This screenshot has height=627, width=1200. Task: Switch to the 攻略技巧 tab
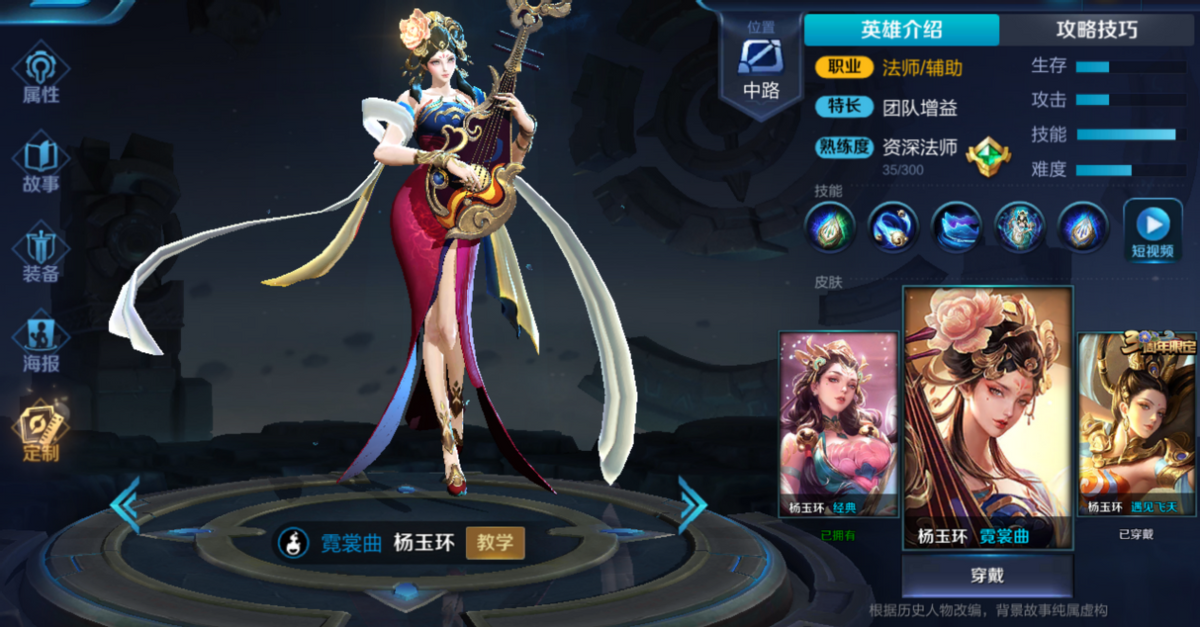click(1096, 29)
